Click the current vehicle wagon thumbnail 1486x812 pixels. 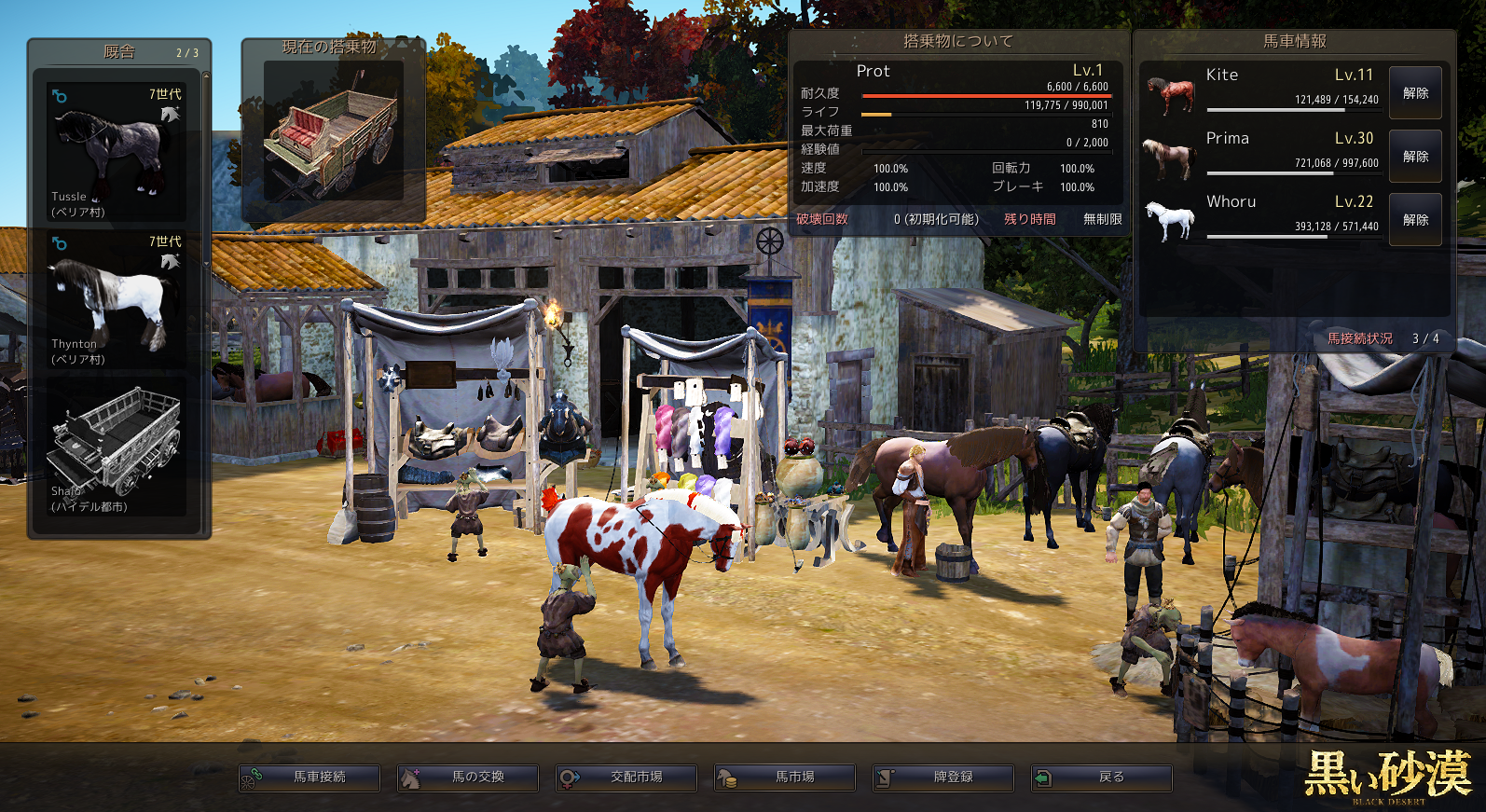pyautogui.click(x=333, y=131)
